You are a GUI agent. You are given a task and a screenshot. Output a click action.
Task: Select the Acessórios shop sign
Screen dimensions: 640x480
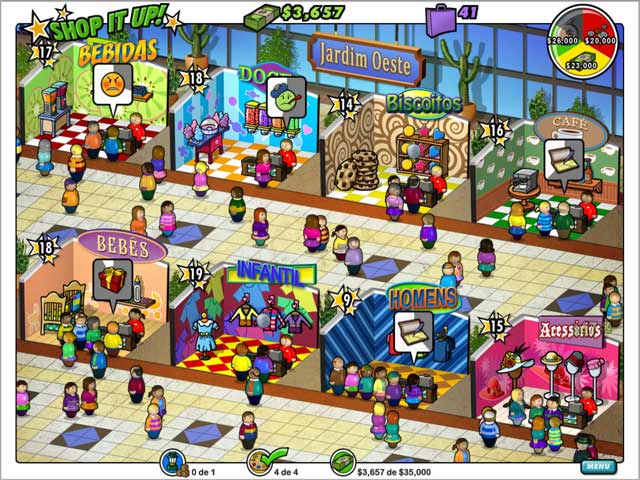[570, 329]
